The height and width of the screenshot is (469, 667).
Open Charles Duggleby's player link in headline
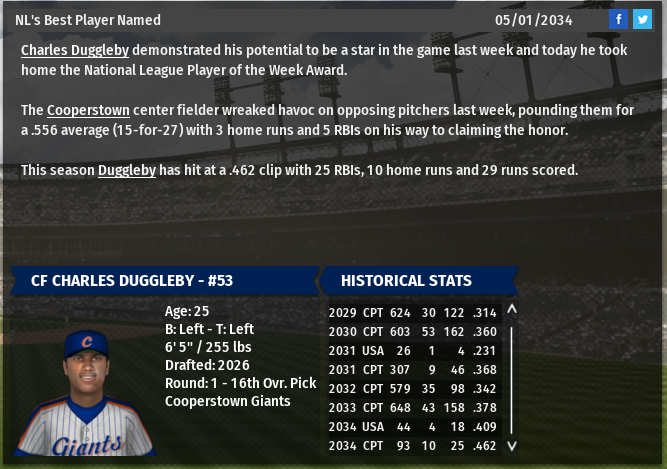pyautogui.click(x=75, y=49)
